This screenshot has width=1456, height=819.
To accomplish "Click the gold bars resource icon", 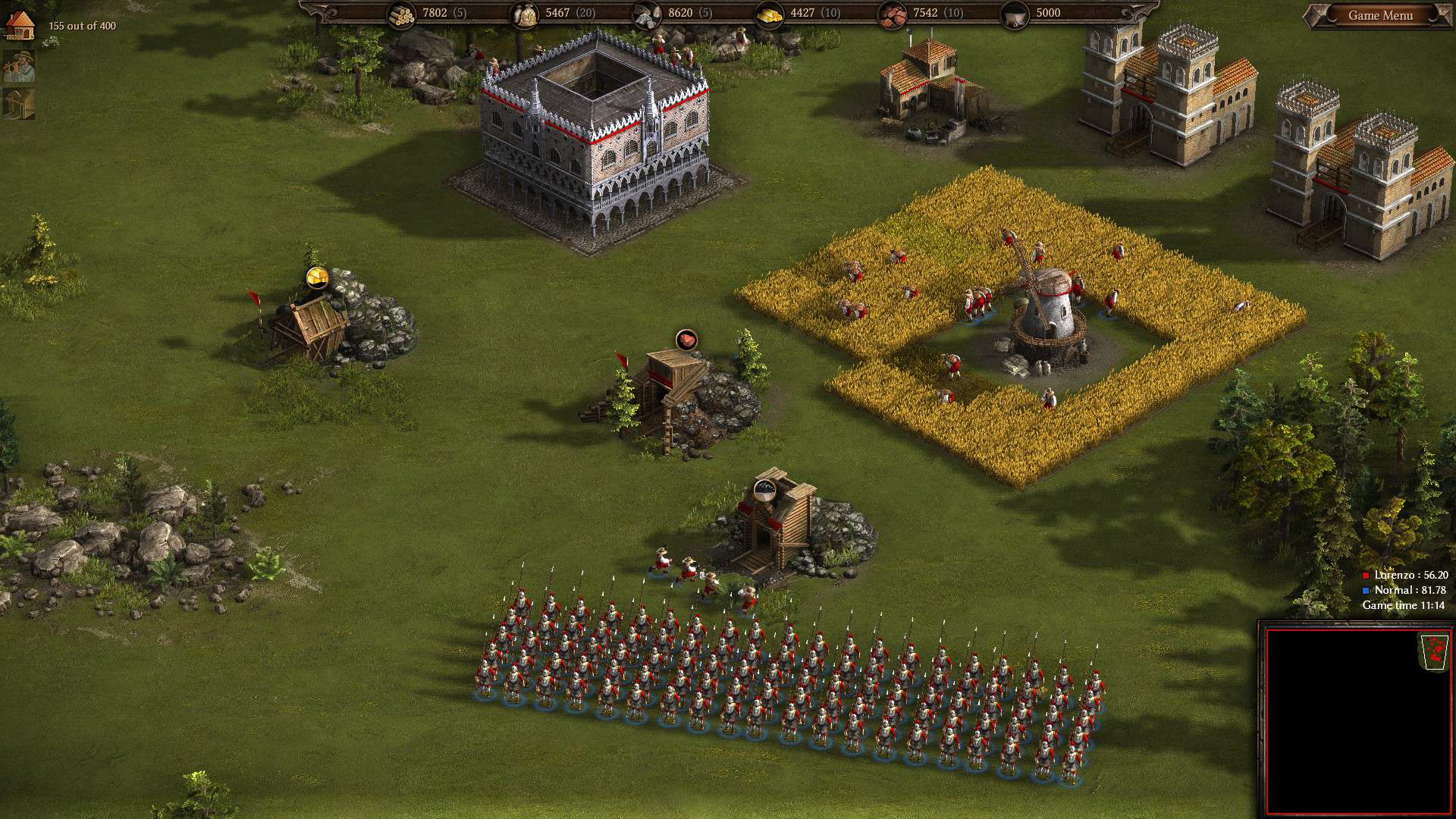I will 770,14.
